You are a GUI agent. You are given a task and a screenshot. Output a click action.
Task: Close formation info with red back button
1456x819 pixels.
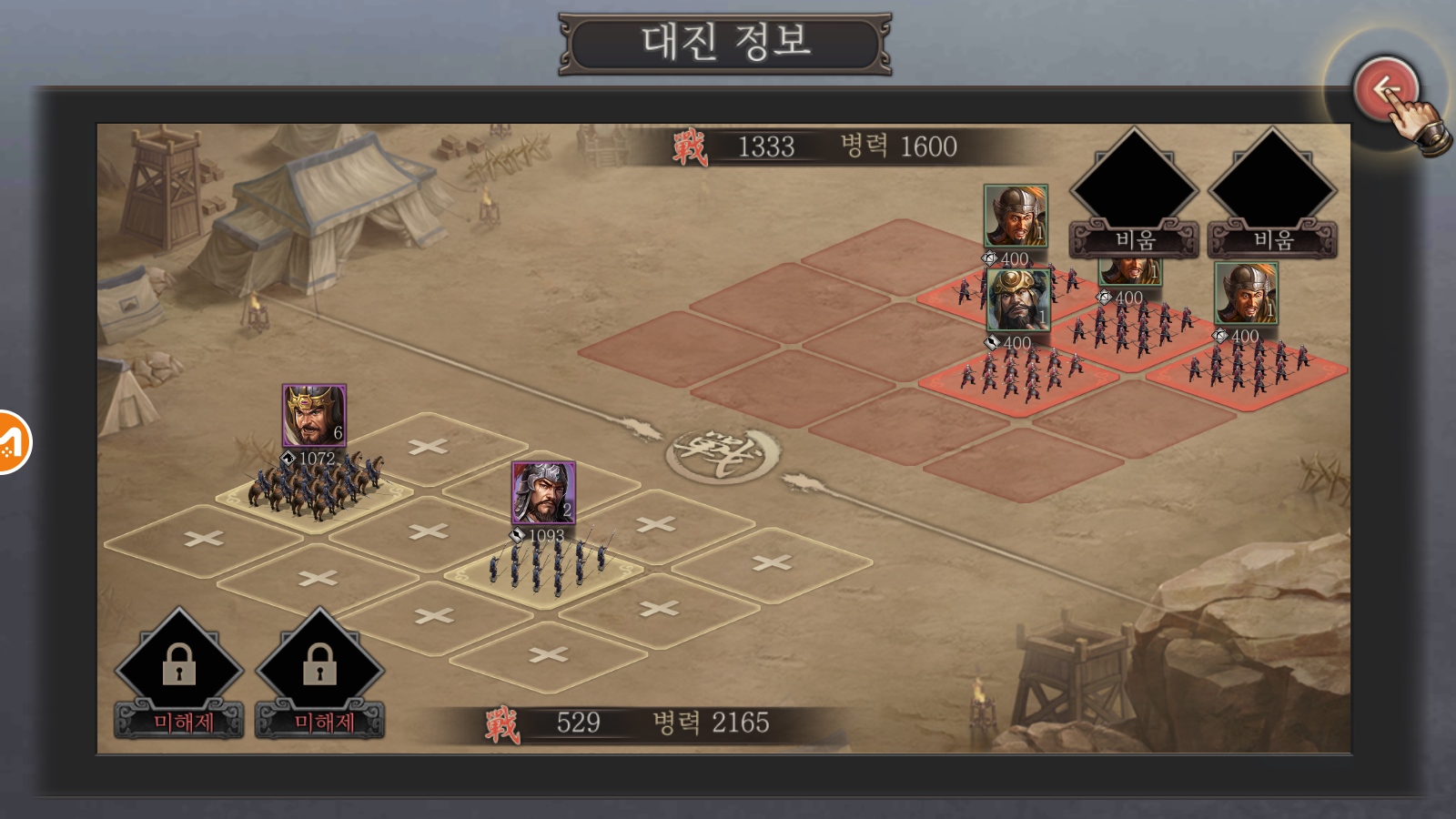1385,89
